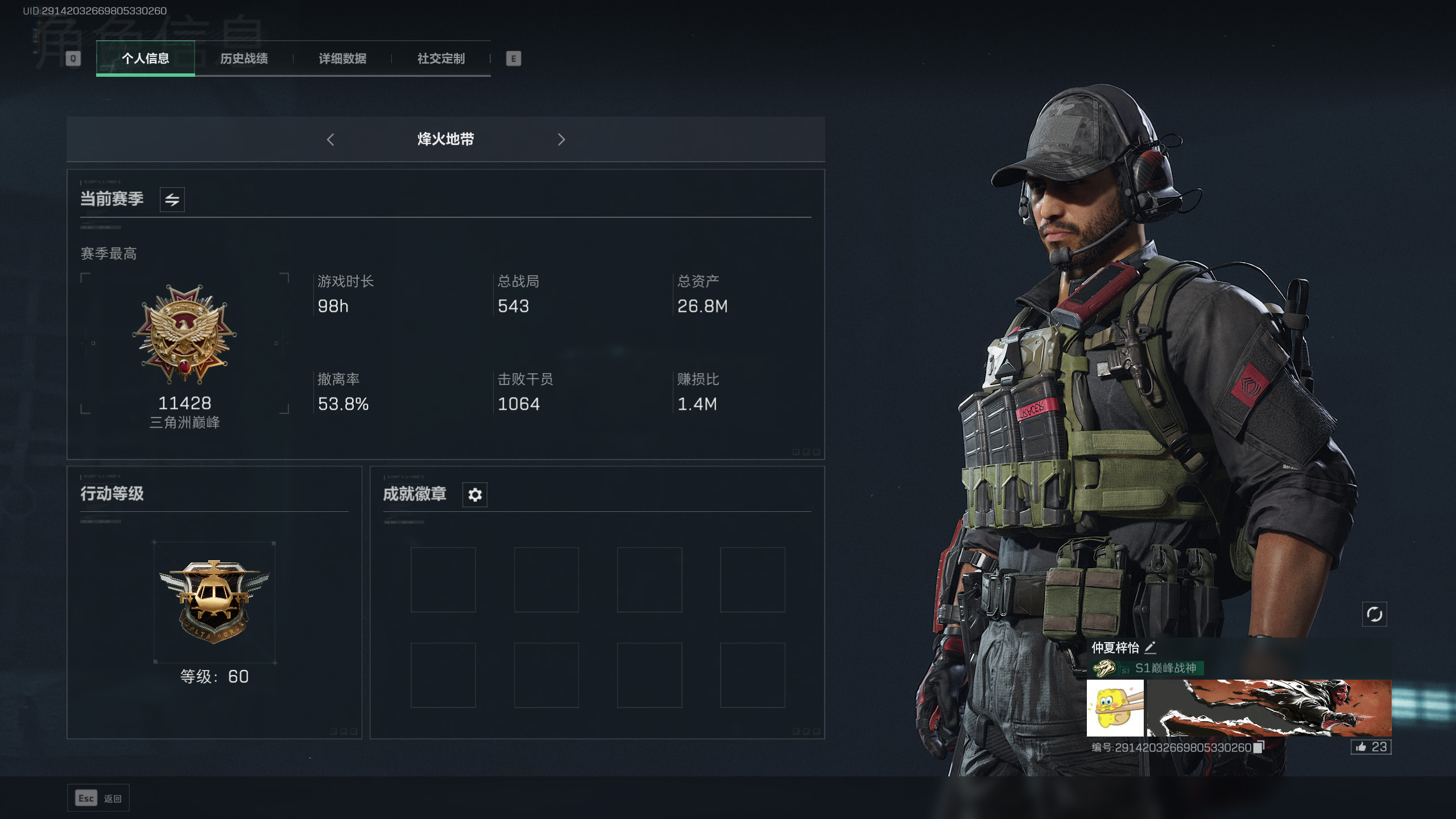Image resolution: width=1456 pixels, height=819 pixels.
Task: Edit the player name 仲夏梓怡
Action: [x=1150, y=647]
